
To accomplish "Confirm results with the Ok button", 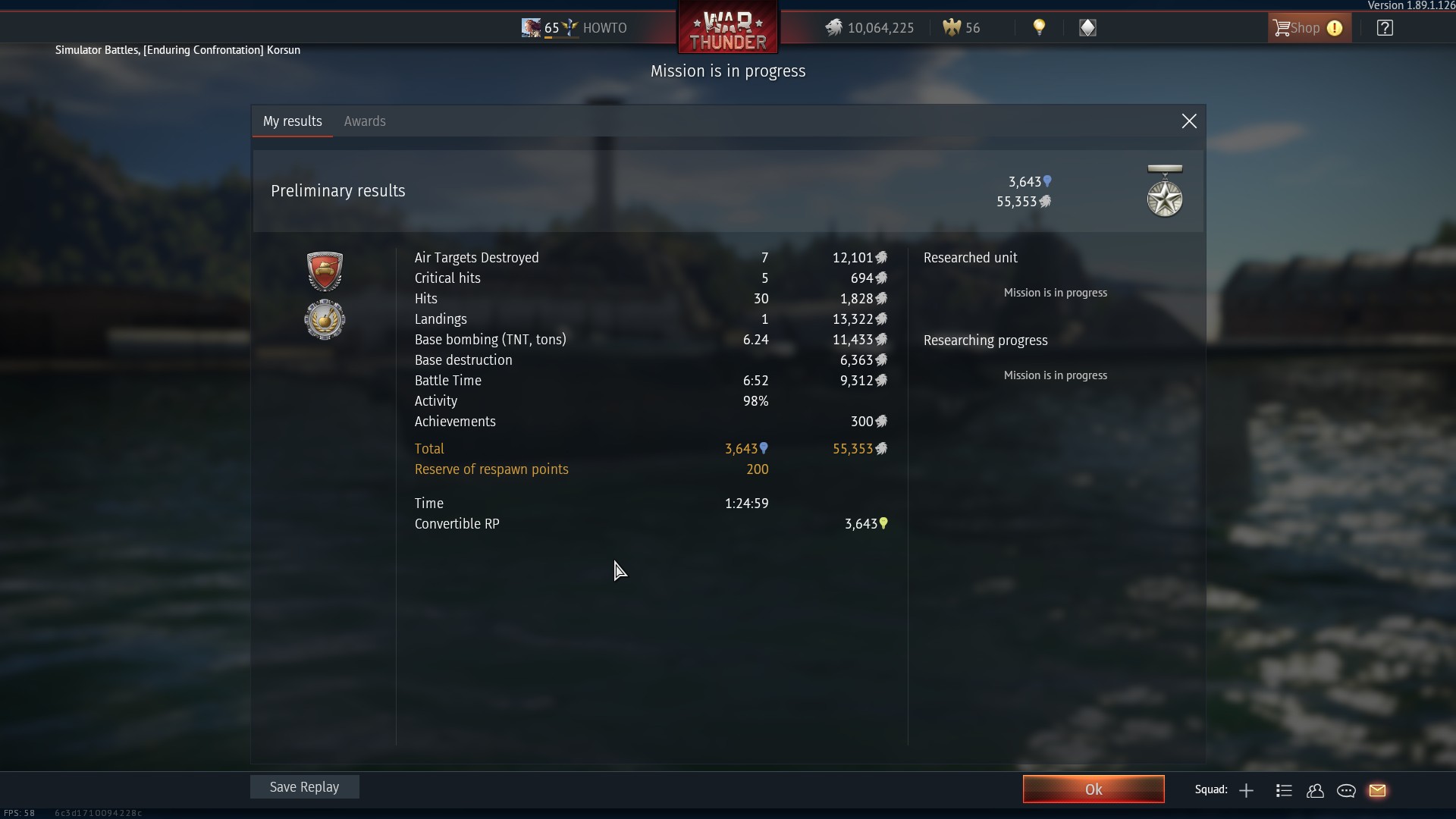I will [1093, 789].
